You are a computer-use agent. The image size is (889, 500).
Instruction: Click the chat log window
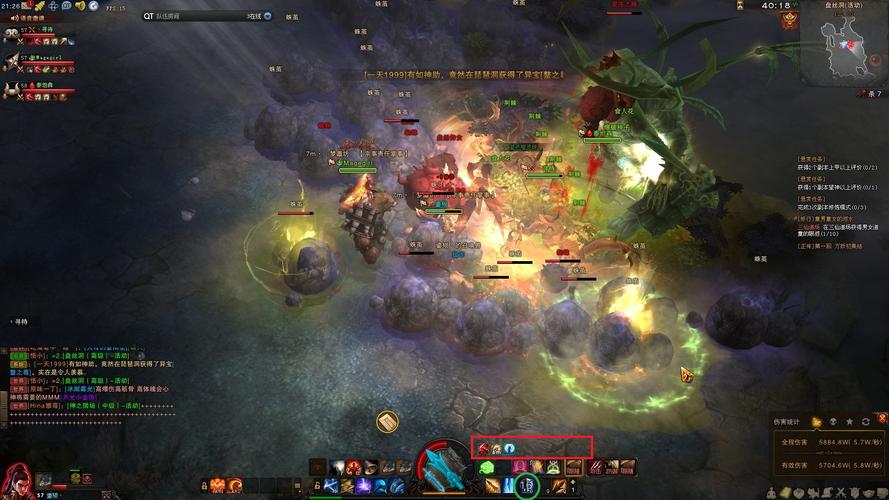point(90,380)
